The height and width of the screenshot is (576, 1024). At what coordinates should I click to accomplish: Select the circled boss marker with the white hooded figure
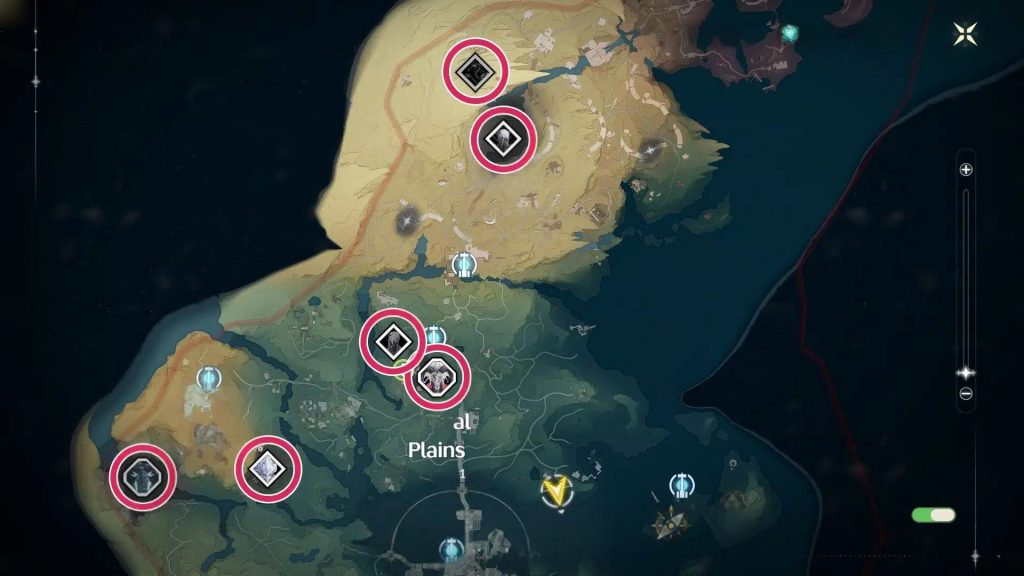(503, 139)
